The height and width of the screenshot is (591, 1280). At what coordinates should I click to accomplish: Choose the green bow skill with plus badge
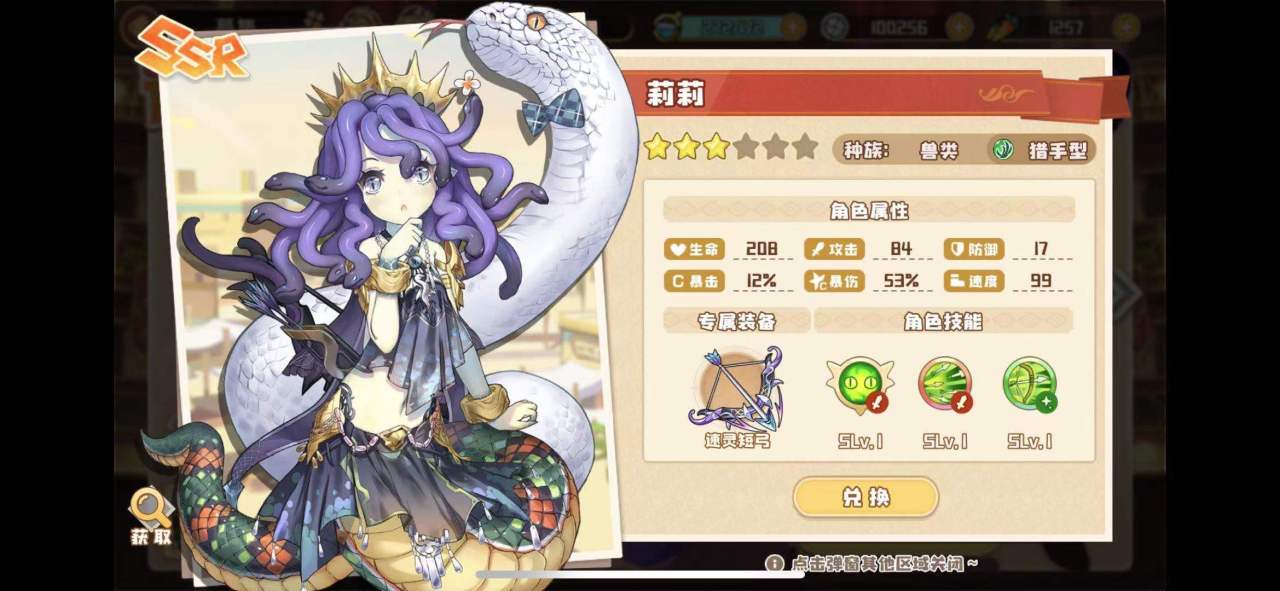pos(1029,384)
